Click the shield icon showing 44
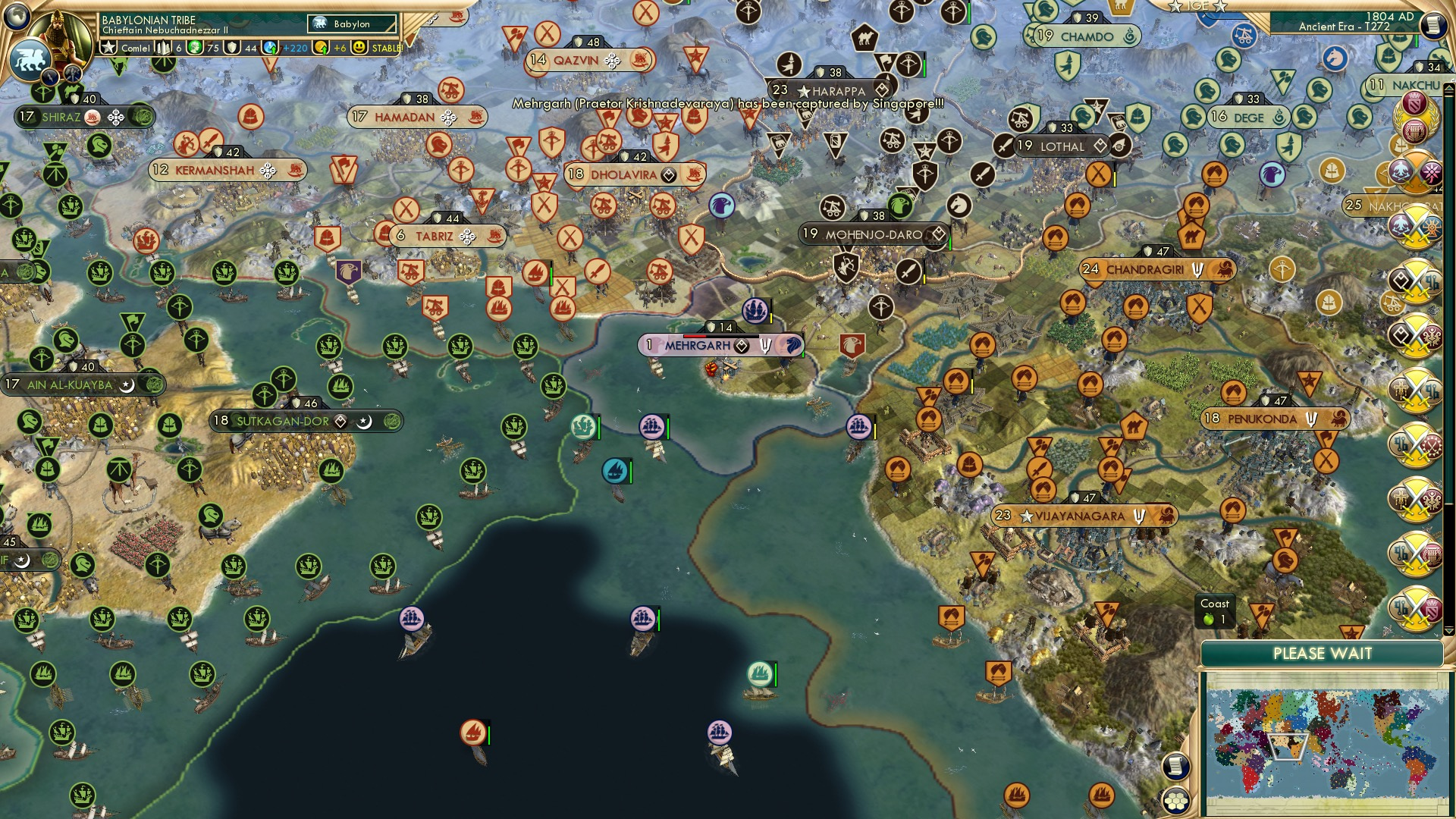 [231, 48]
